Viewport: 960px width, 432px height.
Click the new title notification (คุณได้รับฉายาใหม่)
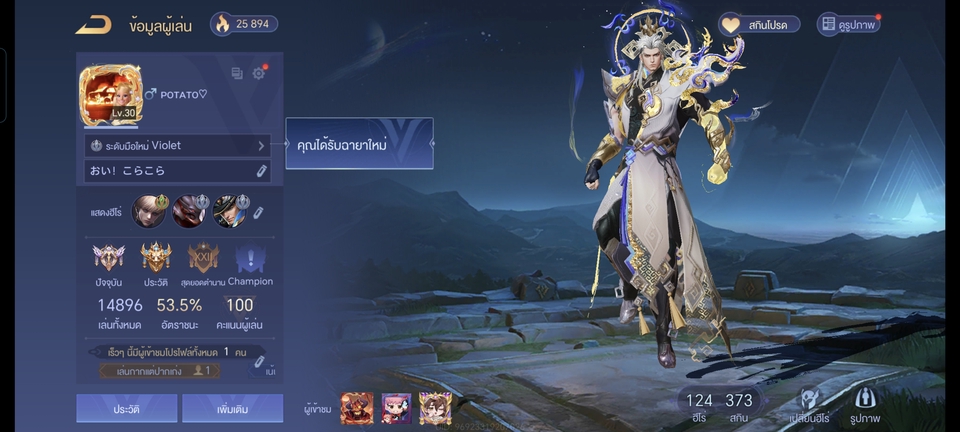tap(359, 144)
